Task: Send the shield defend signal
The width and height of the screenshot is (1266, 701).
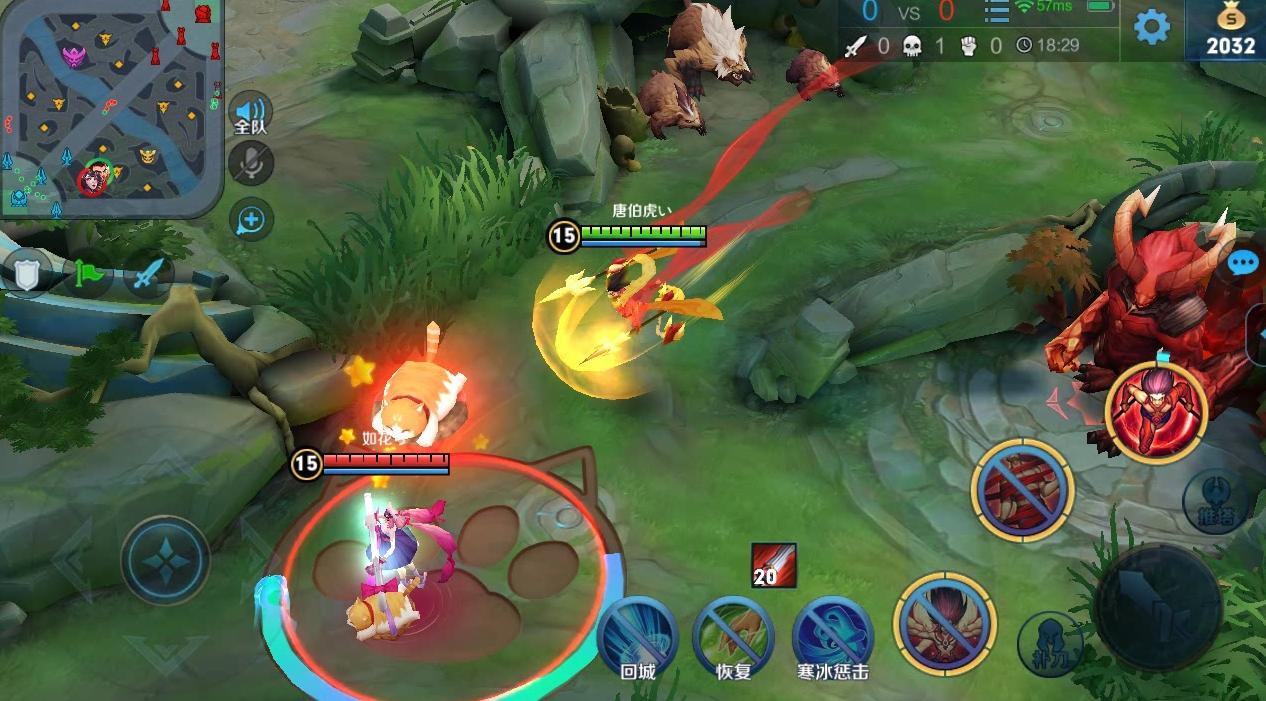Action: [27, 272]
